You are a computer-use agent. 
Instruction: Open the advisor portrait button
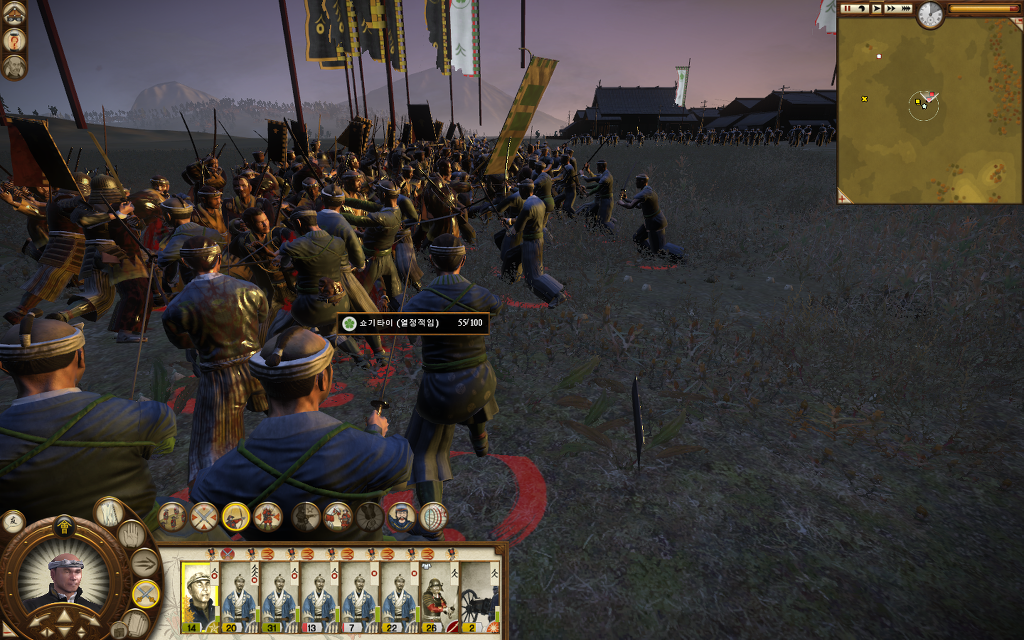pyautogui.click(x=14, y=67)
